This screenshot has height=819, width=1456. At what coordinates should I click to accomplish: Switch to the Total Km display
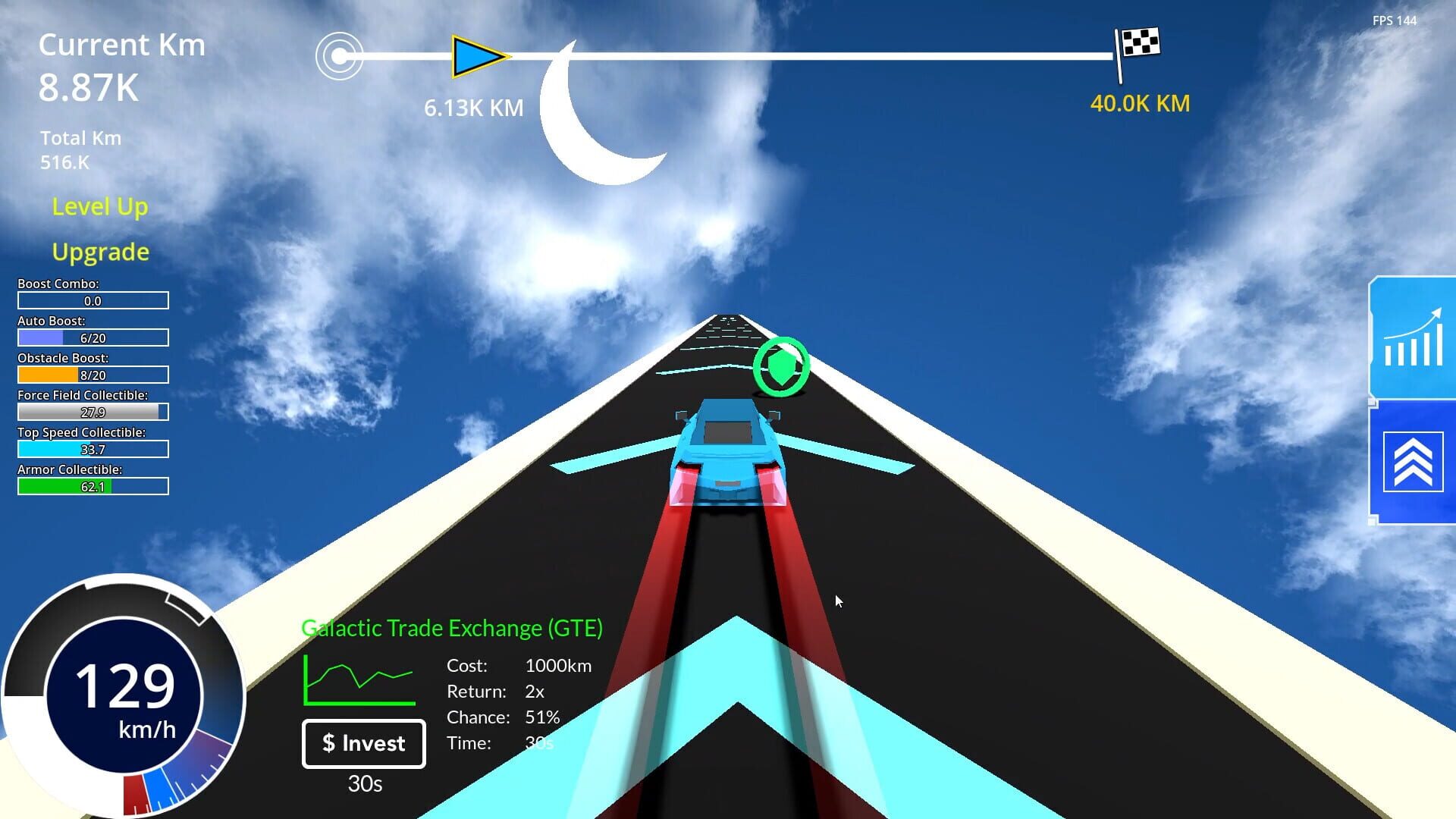[80, 149]
